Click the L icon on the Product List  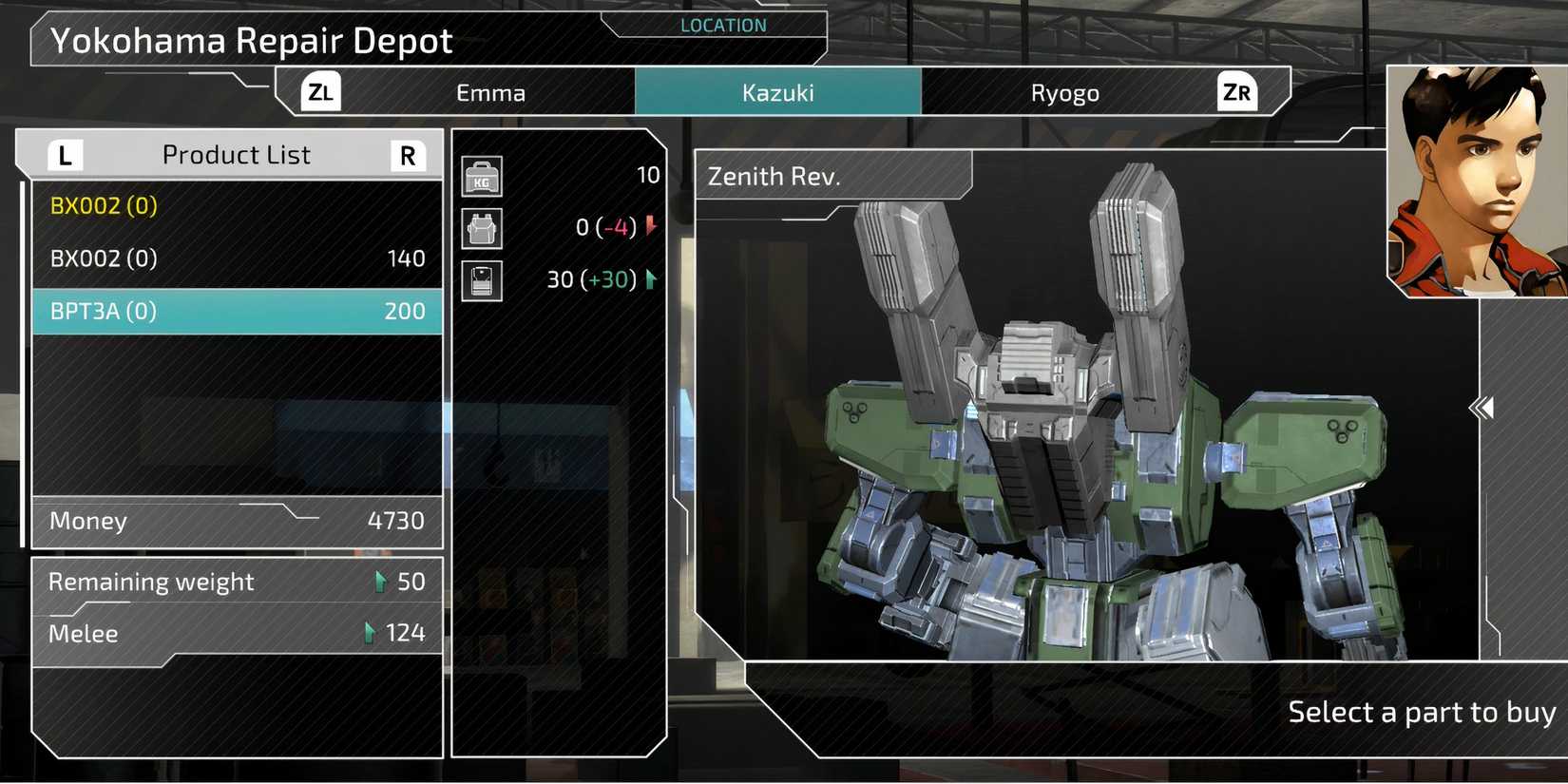click(65, 154)
